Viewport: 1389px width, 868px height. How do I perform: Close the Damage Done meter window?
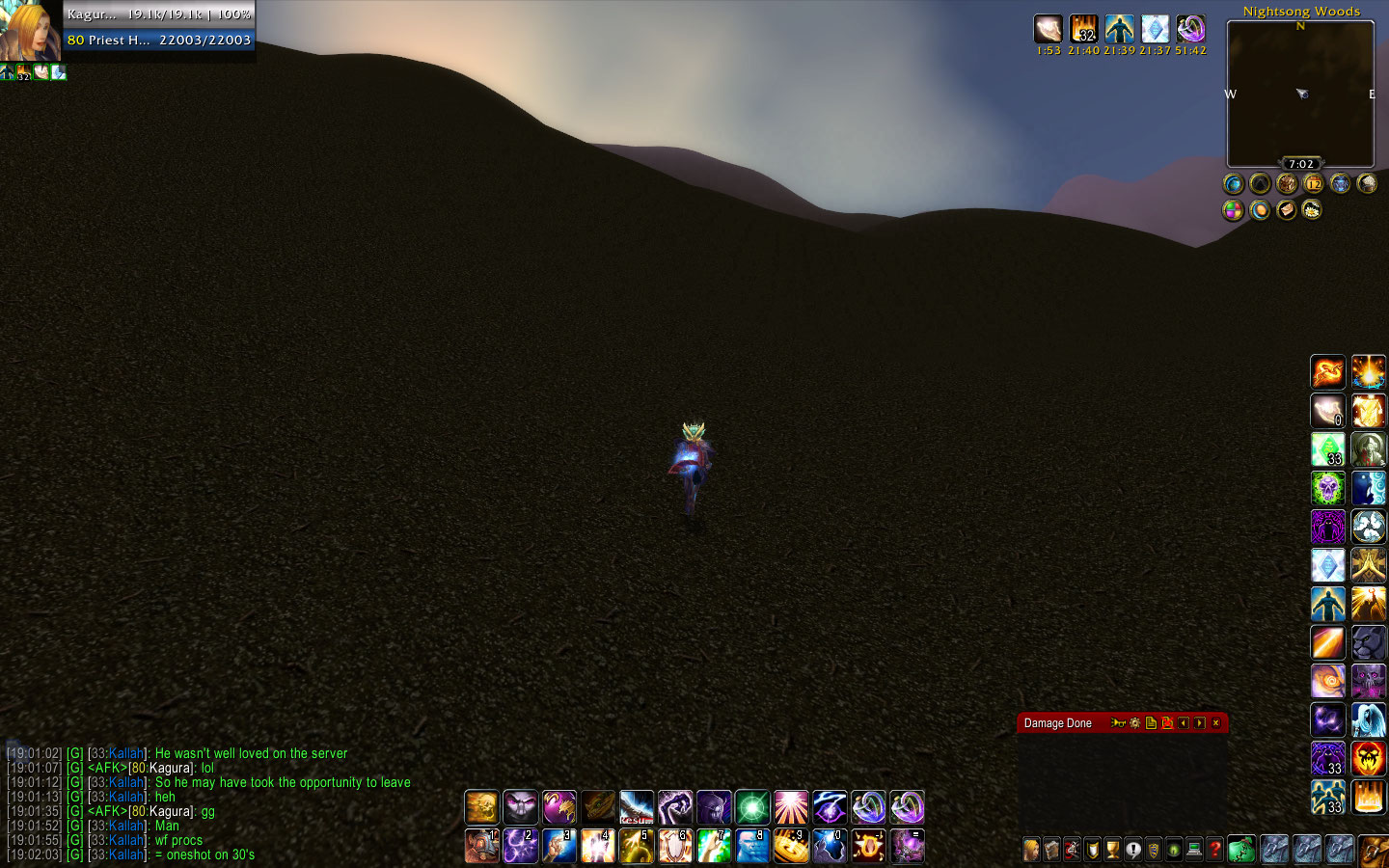click(1215, 723)
